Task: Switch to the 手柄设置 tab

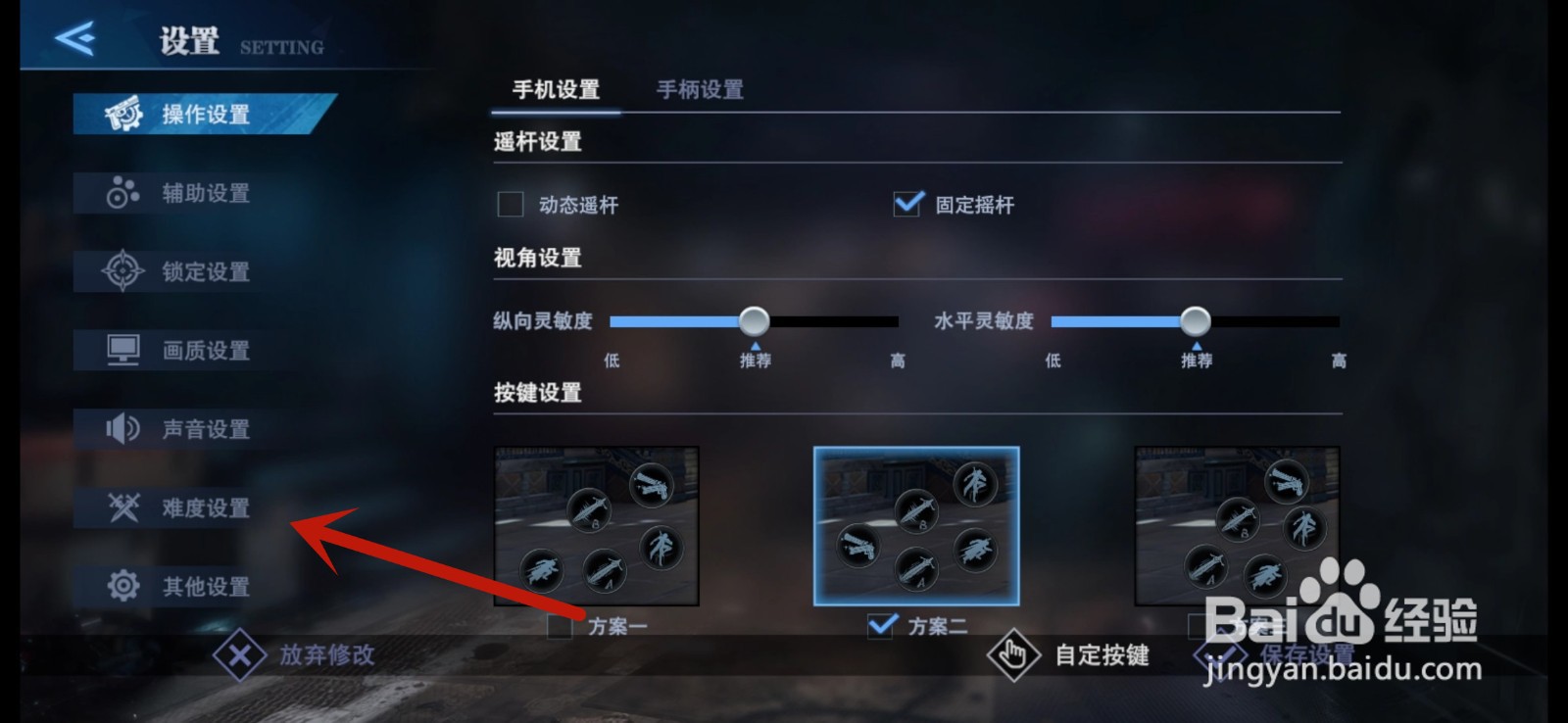Action: pyautogui.click(x=700, y=89)
